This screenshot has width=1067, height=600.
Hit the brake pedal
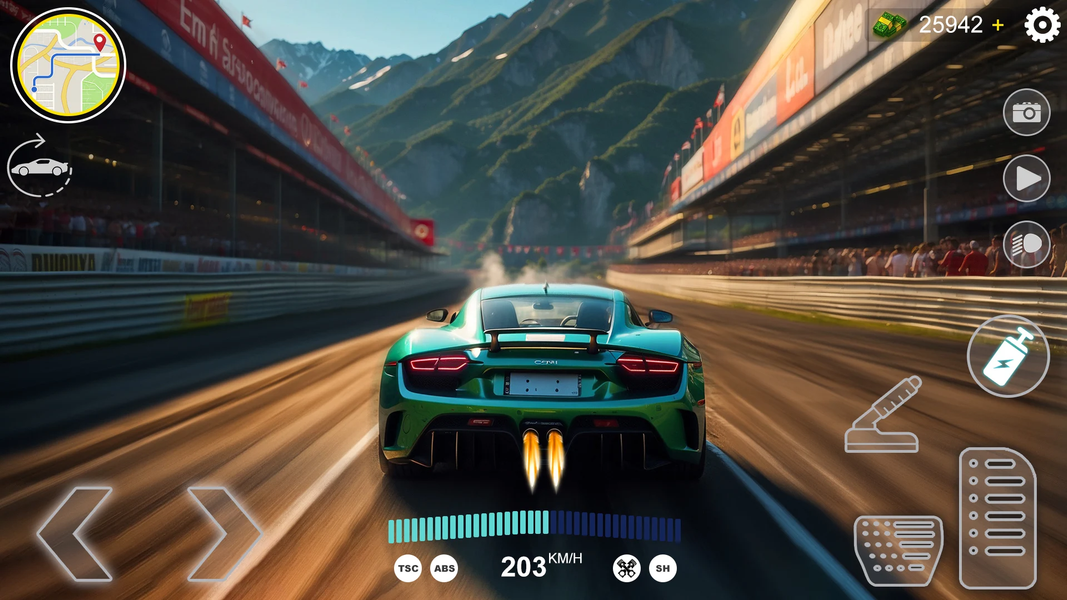898,551
